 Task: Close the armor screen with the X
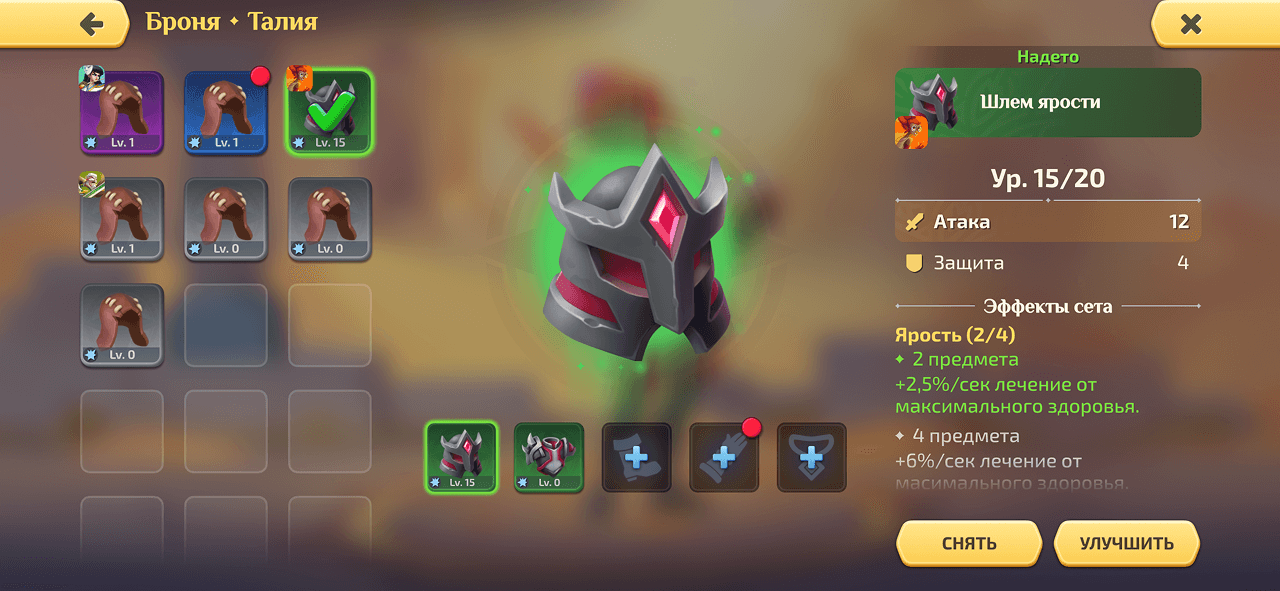tap(1190, 24)
